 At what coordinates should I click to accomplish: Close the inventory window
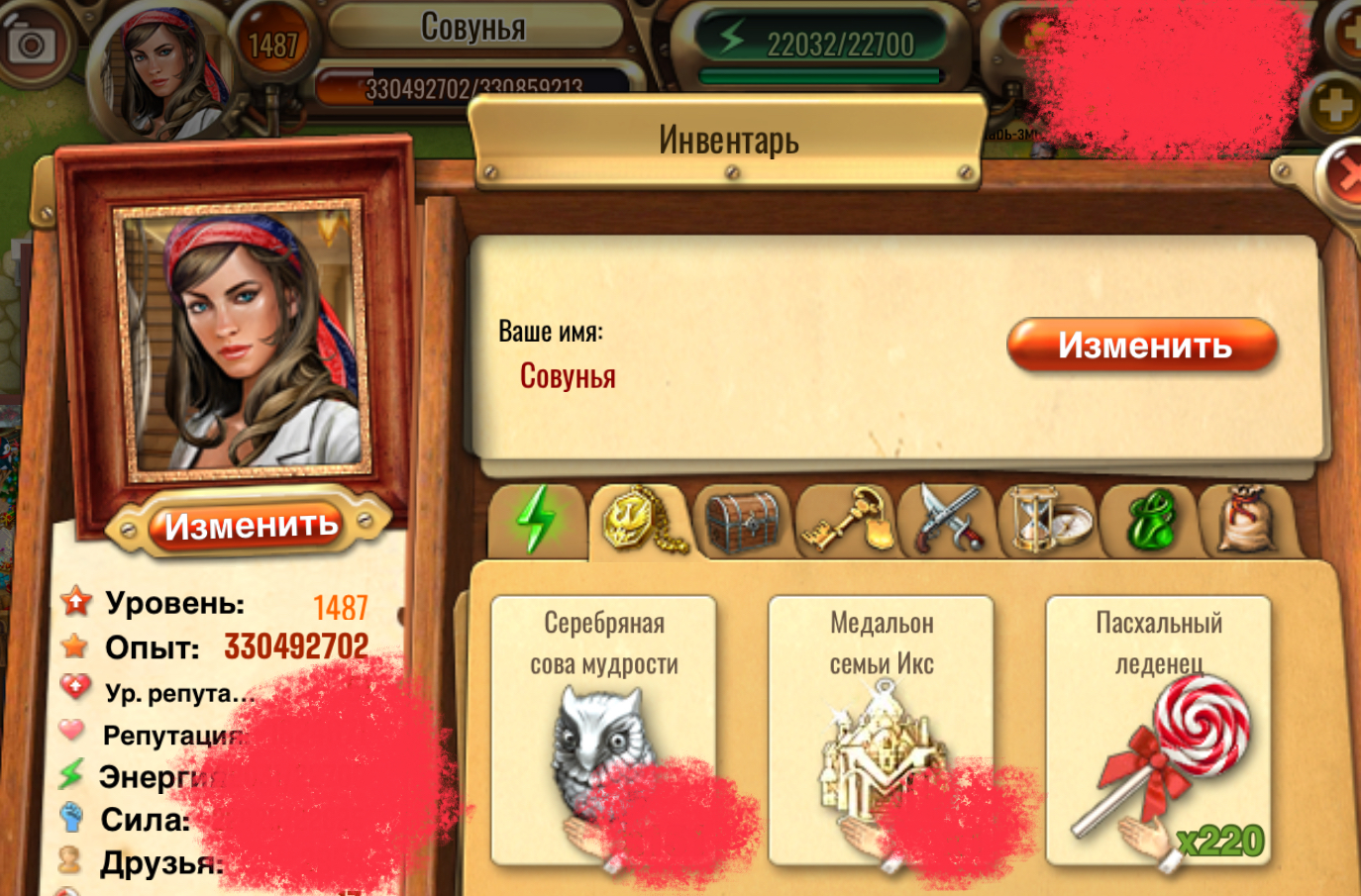pos(1345,174)
